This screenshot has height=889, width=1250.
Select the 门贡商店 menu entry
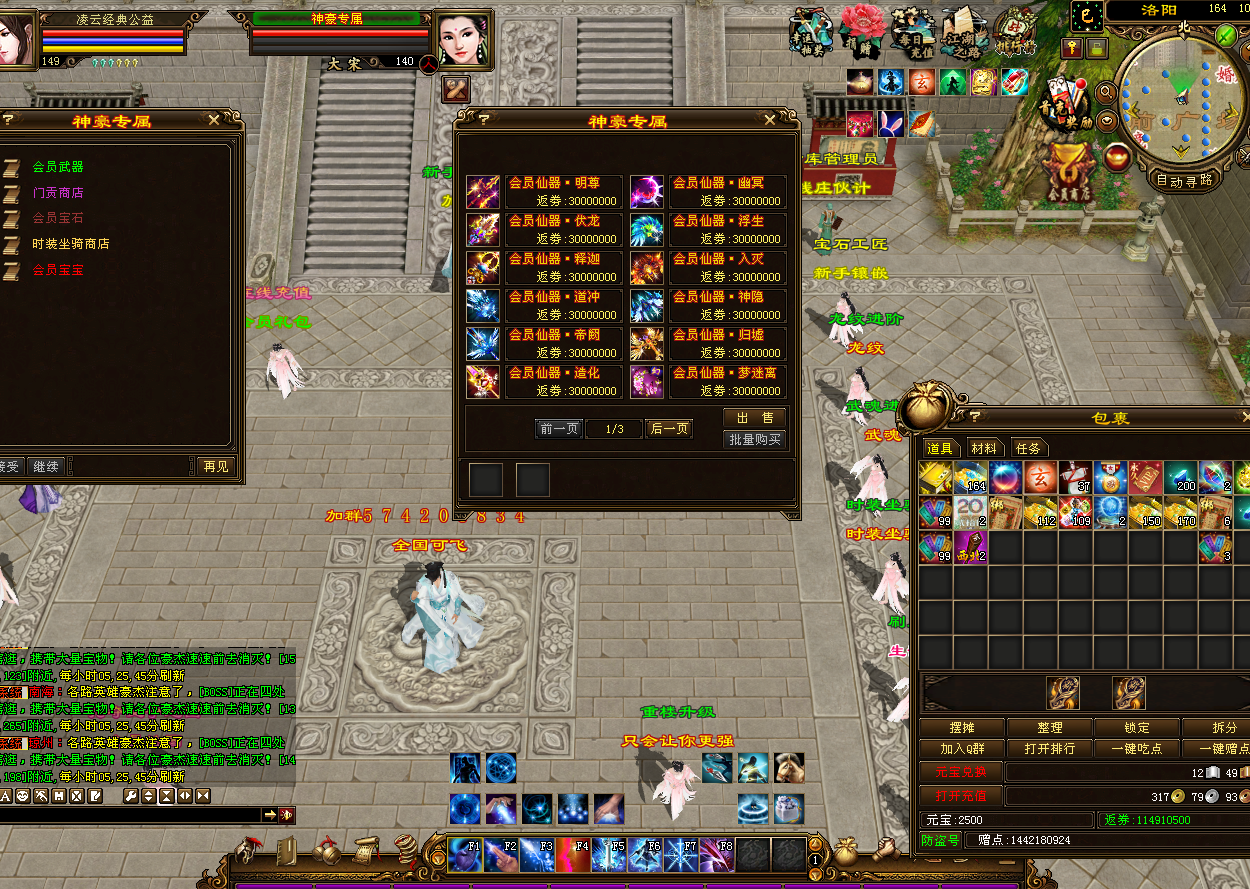click(58, 193)
